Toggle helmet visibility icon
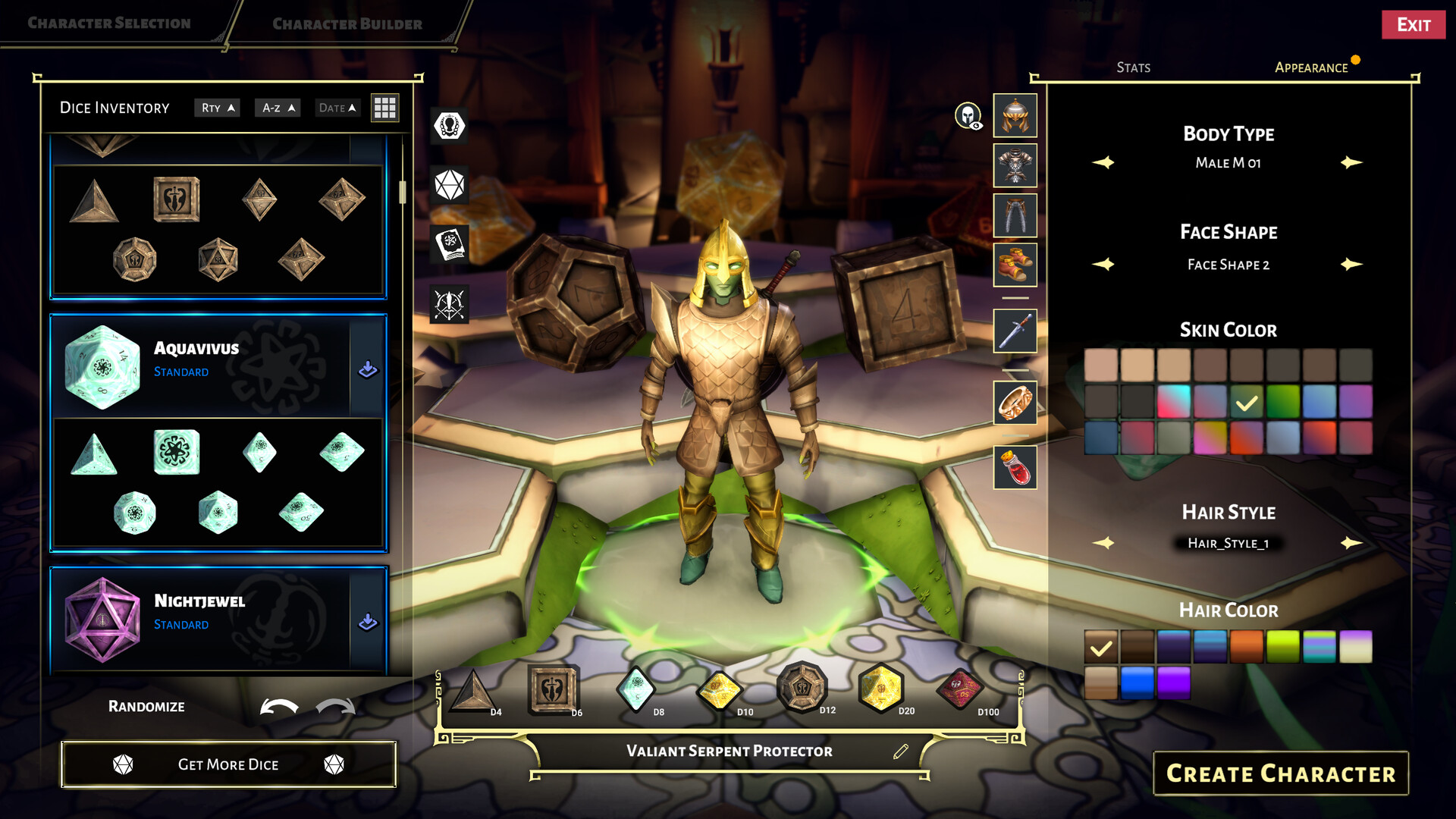The image size is (1456, 819). (x=968, y=116)
